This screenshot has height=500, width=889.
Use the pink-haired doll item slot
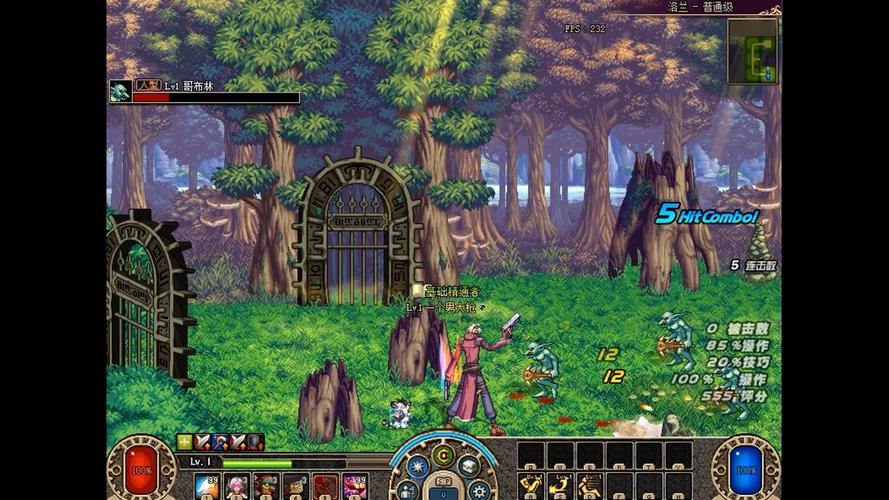click(x=237, y=487)
